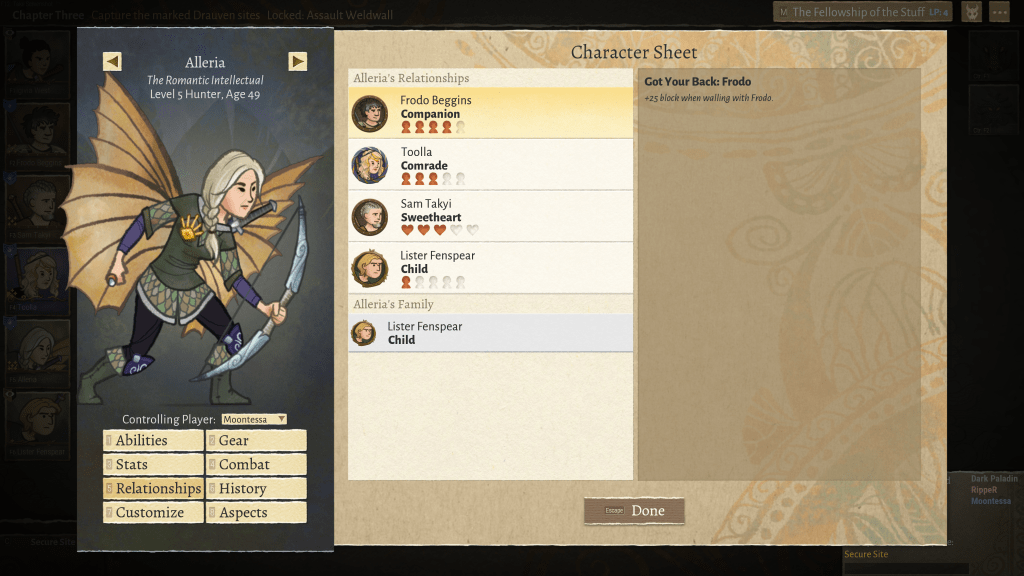
Task: Select Frodo Beggins companion relationship row
Action: coord(490,113)
